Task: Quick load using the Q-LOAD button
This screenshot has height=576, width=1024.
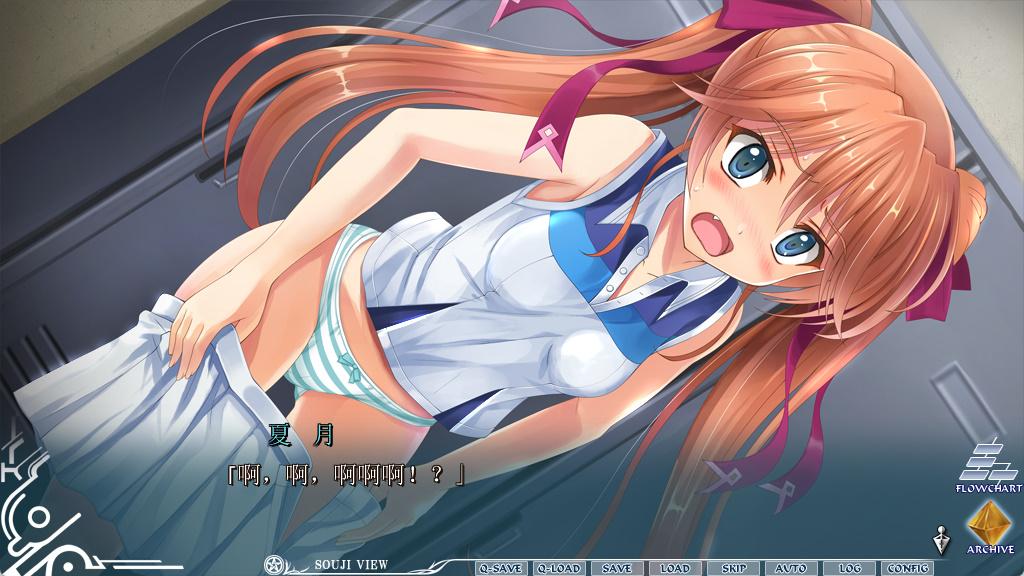Action: pos(558,568)
